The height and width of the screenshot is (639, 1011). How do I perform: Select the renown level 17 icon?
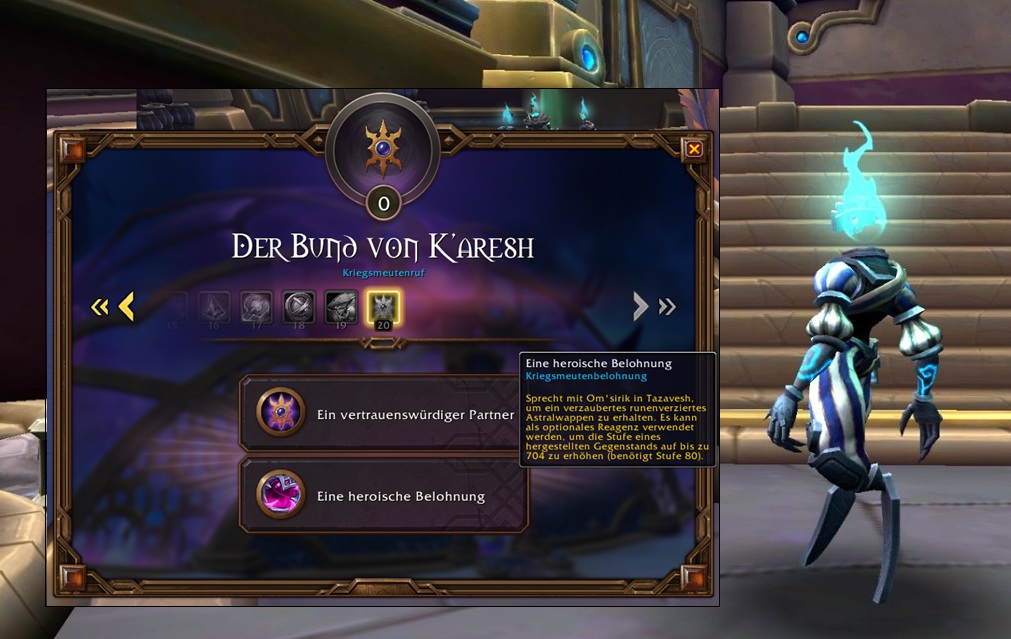click(x=257, y=306)
